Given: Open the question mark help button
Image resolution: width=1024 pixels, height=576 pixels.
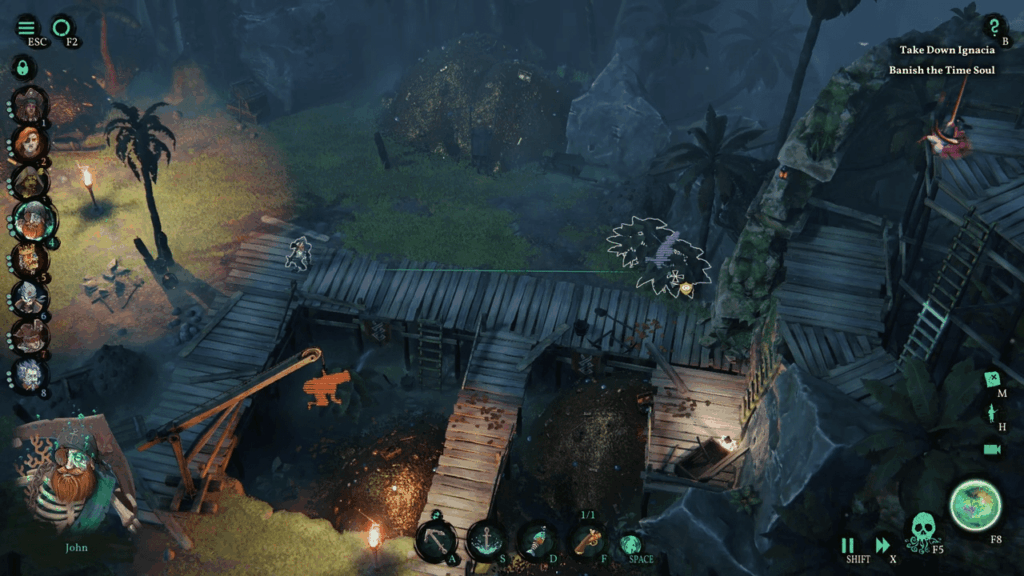Looking at the screenshot, I should (992, 27).
